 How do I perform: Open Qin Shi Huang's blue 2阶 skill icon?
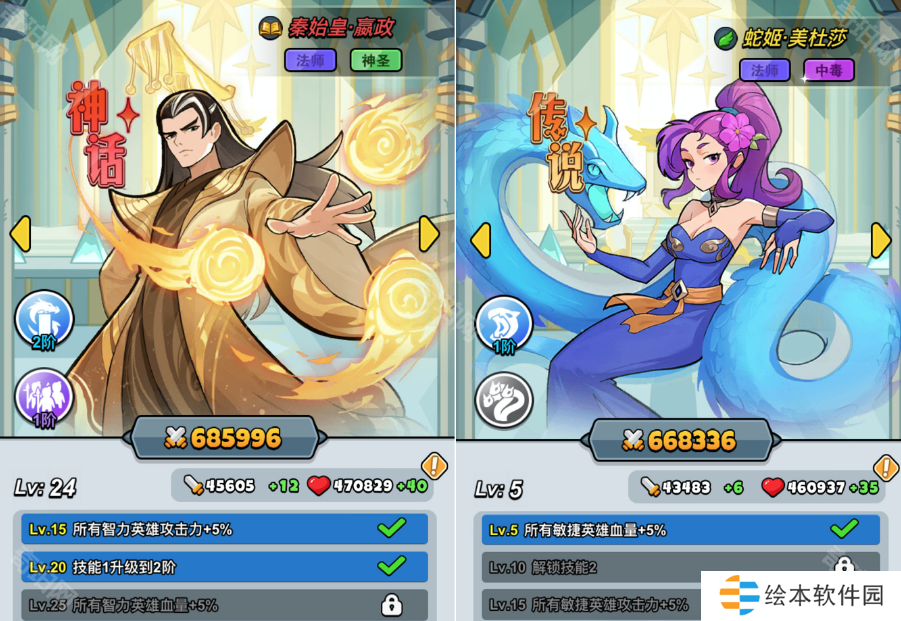43,320
